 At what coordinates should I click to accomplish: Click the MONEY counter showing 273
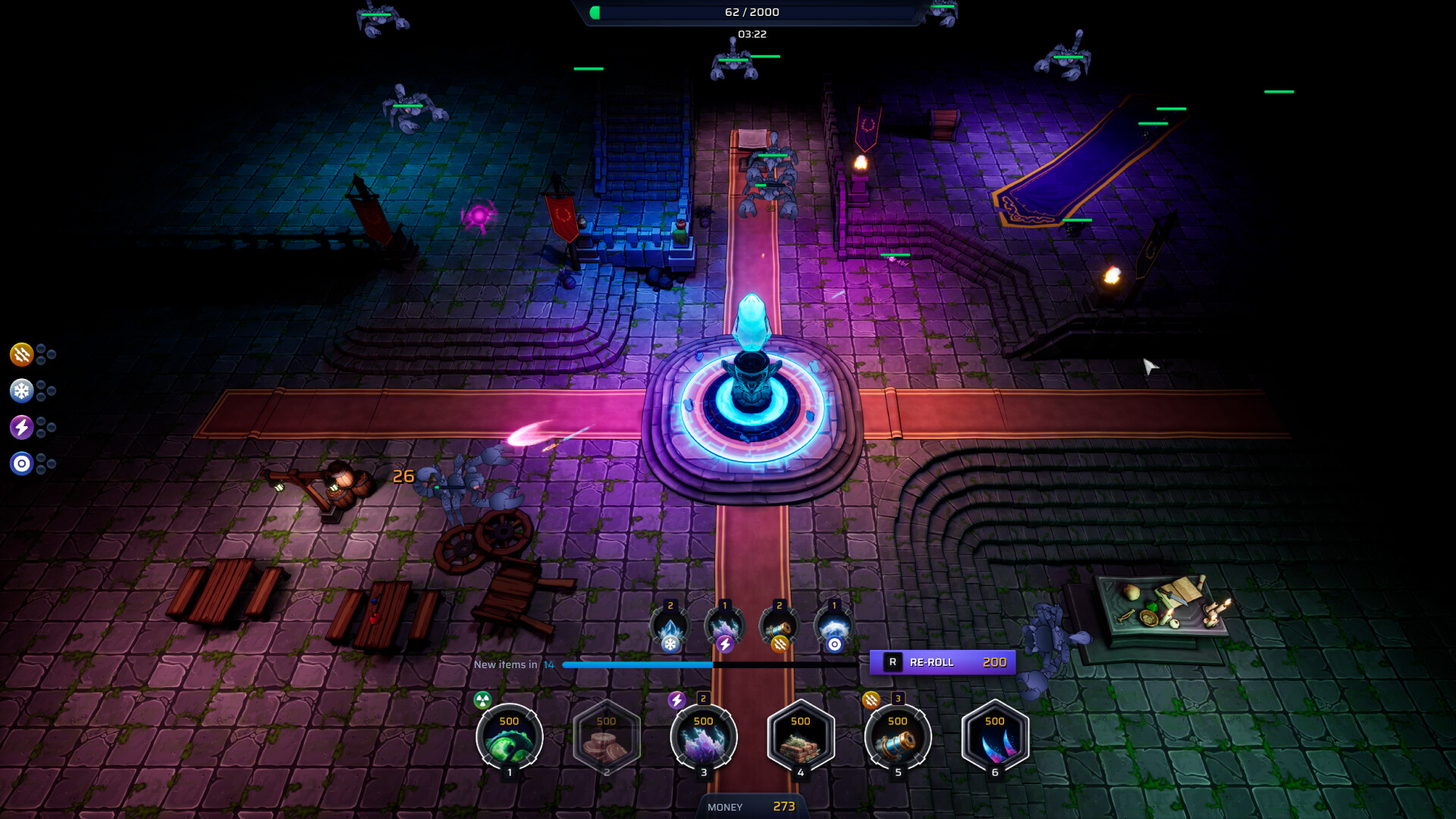tap(751, 806)
